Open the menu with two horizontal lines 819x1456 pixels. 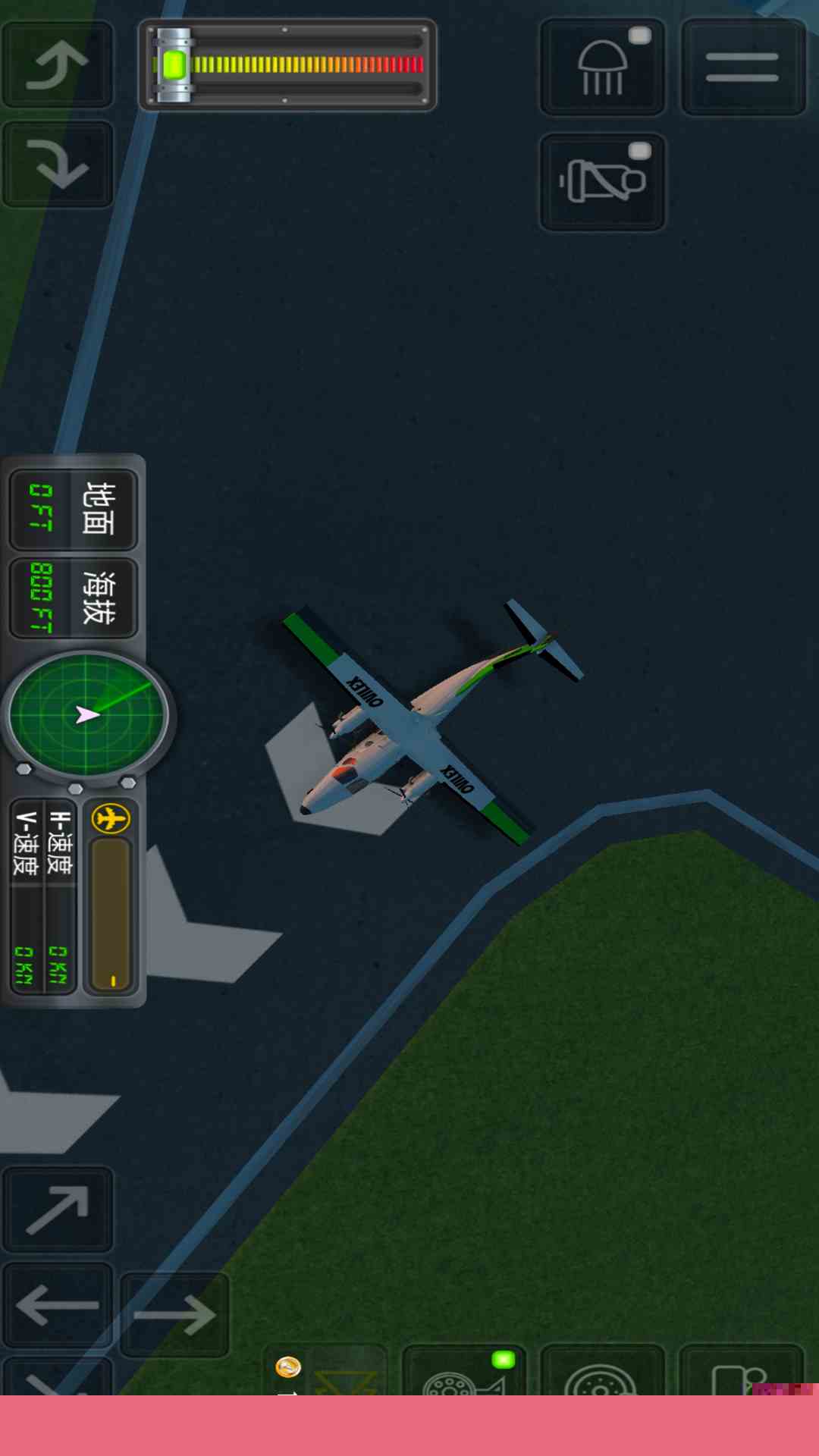pyautogui.click(x=742, y=67)
